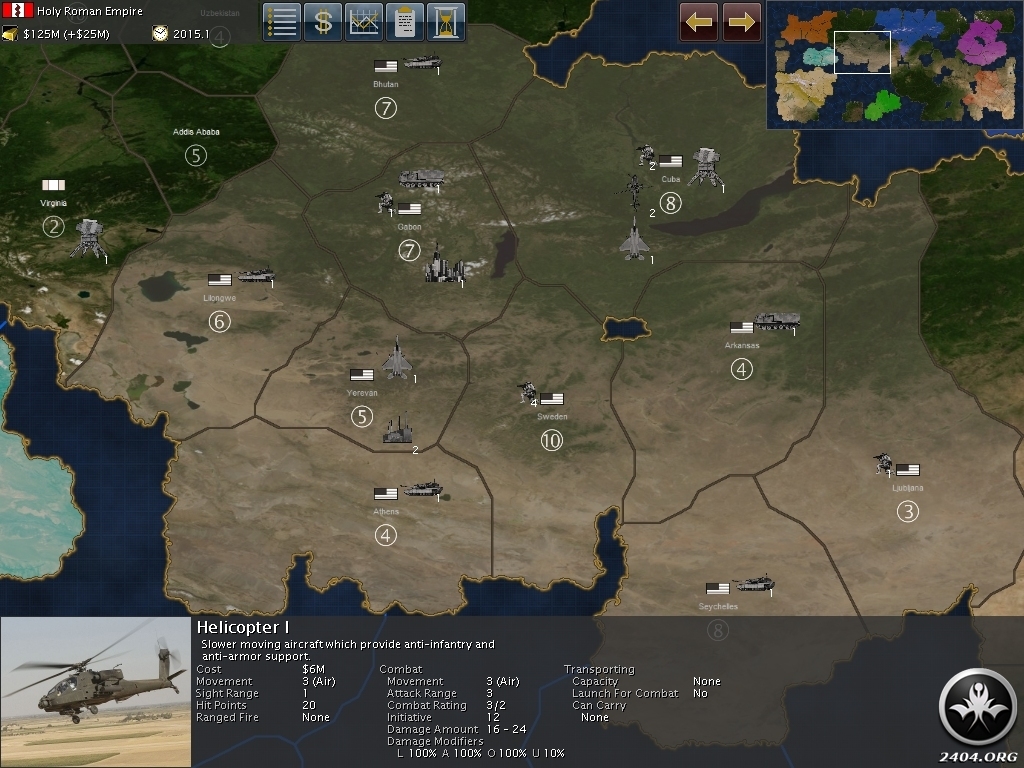
Task: Select the Ljubljana territory number 3
Action: click(x=907, y=512)
